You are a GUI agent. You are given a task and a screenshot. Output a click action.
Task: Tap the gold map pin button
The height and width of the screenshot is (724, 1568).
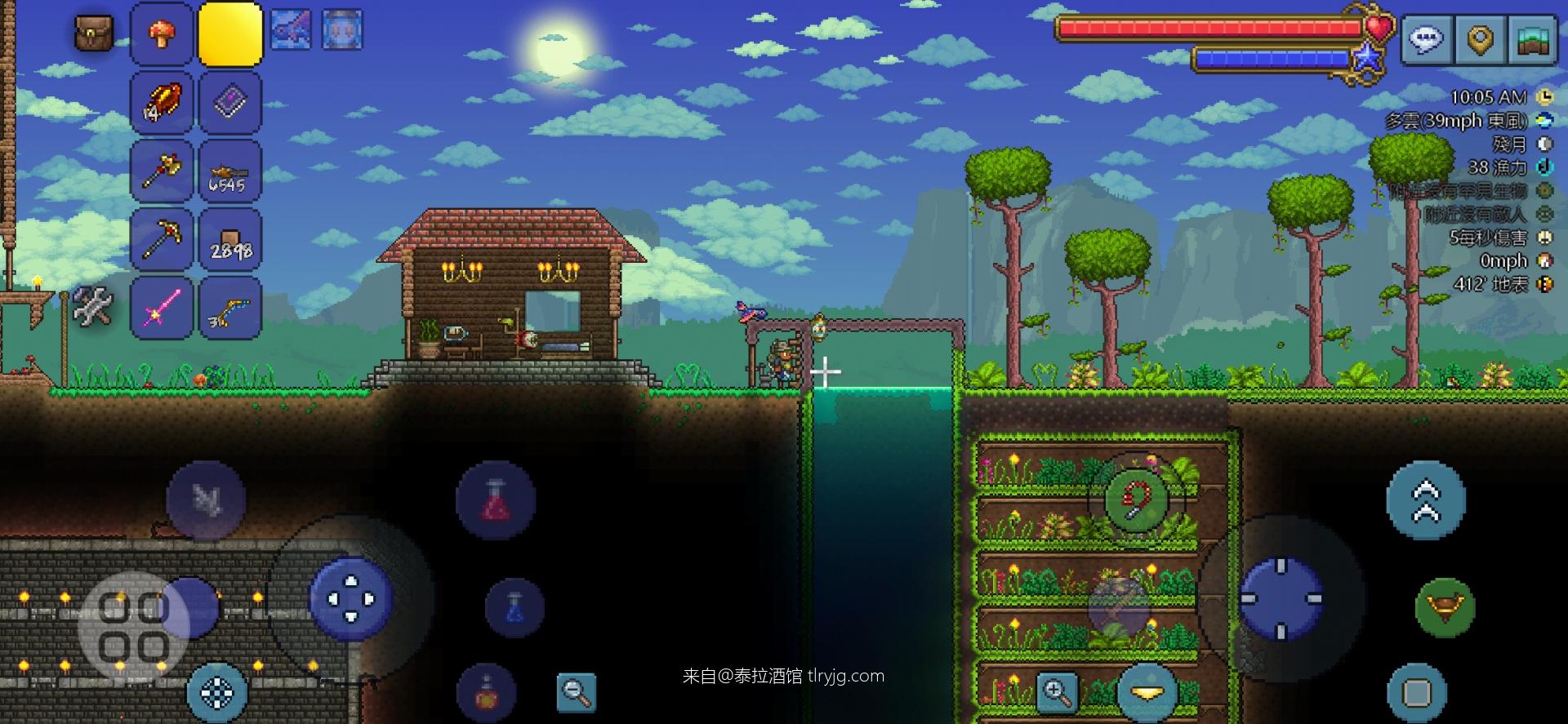click(x=1480, y=38)
